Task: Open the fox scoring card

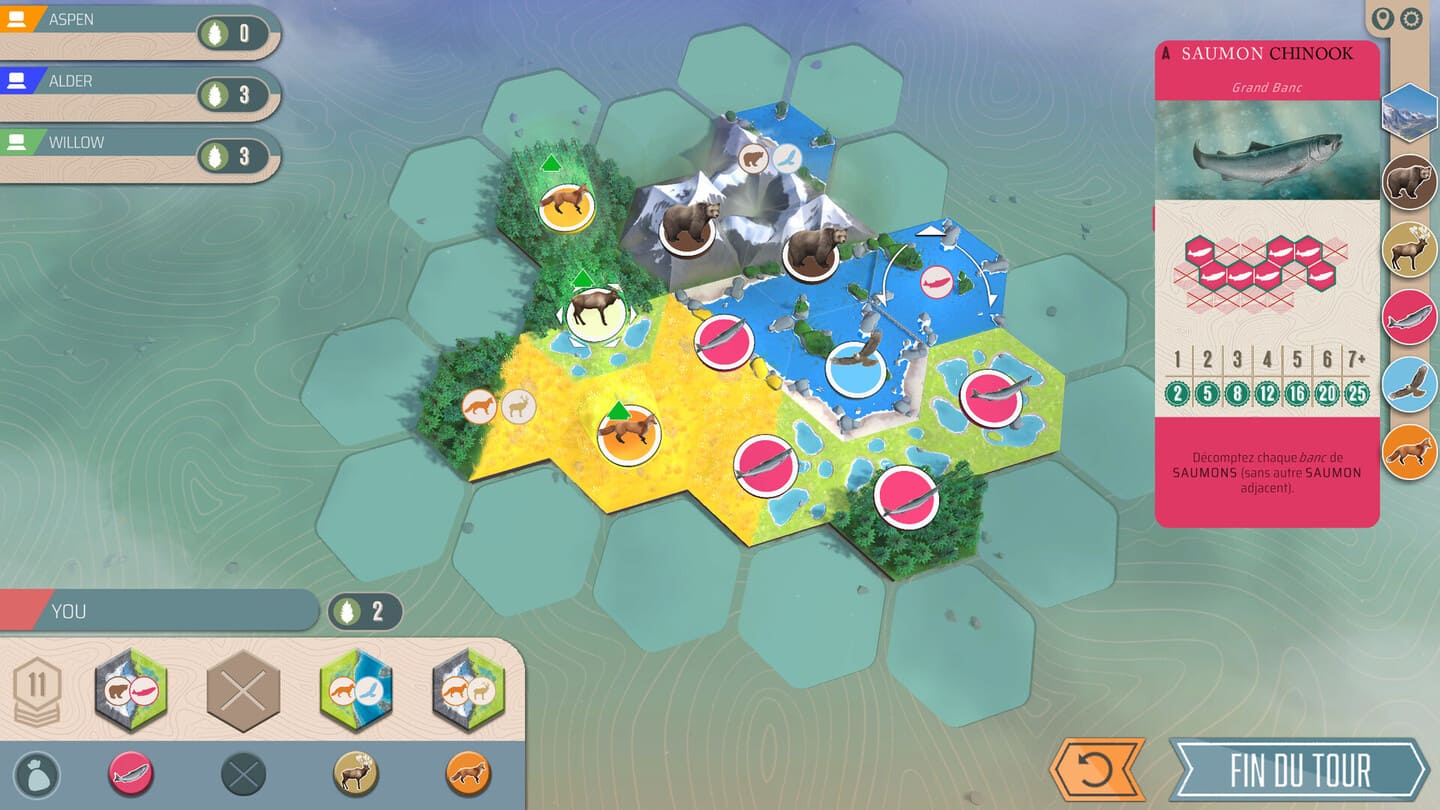Action: [1409, 451]
